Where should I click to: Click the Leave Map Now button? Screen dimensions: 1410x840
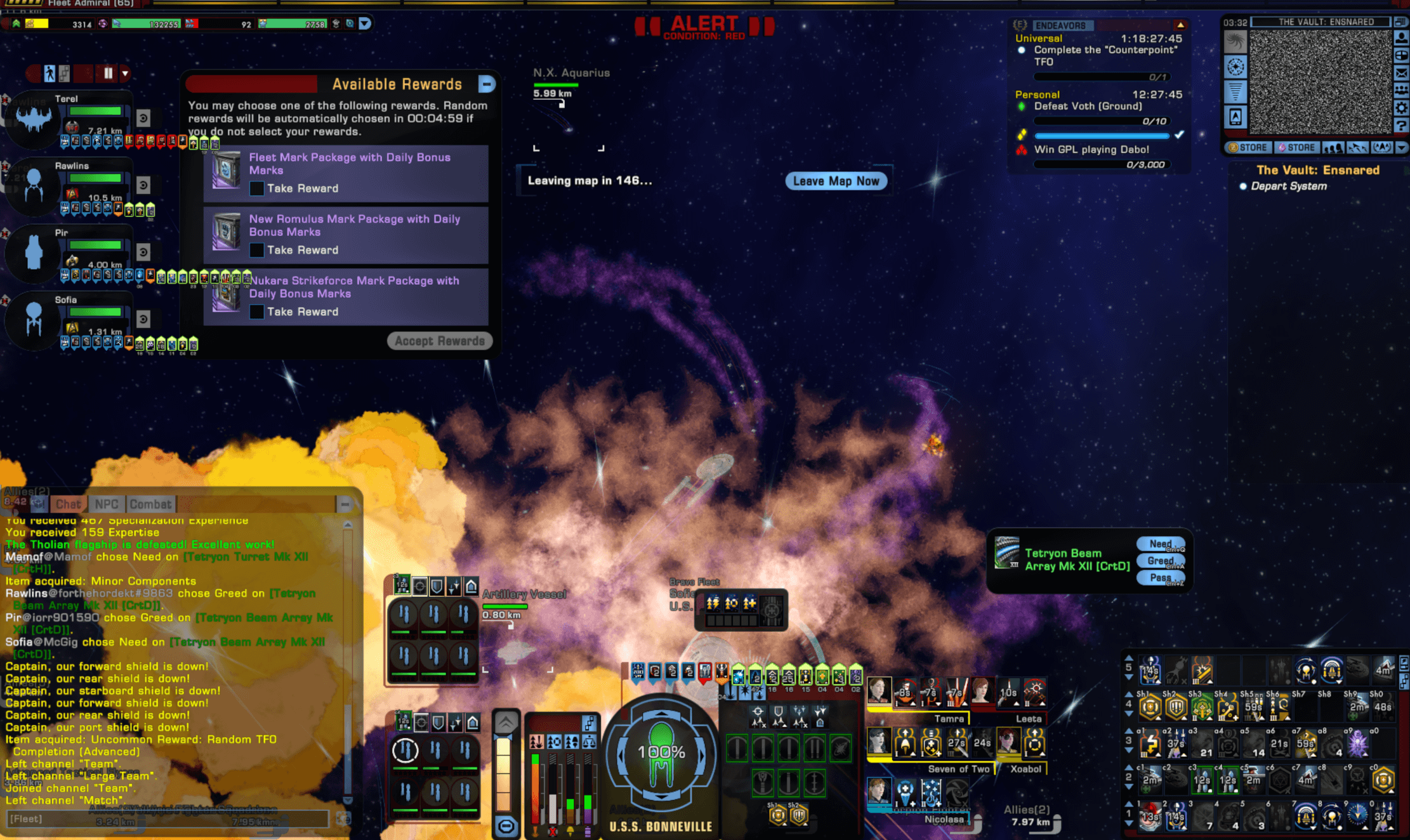[x=836, y=181]
